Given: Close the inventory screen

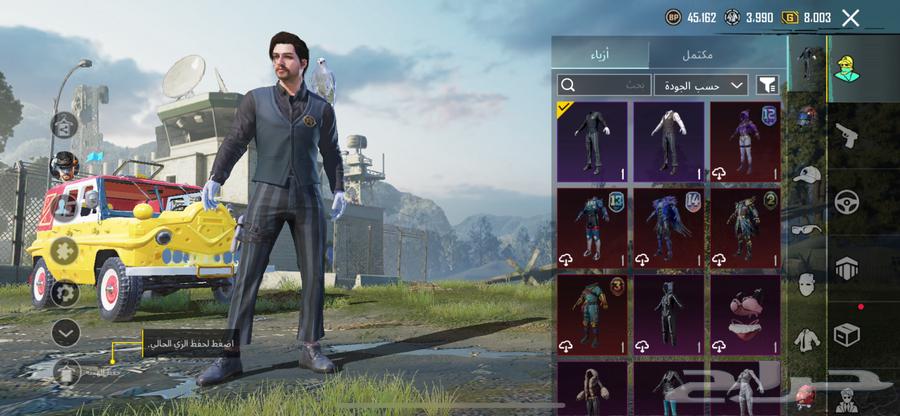Looking at the screenshot, I should click(x=851, y=17).
